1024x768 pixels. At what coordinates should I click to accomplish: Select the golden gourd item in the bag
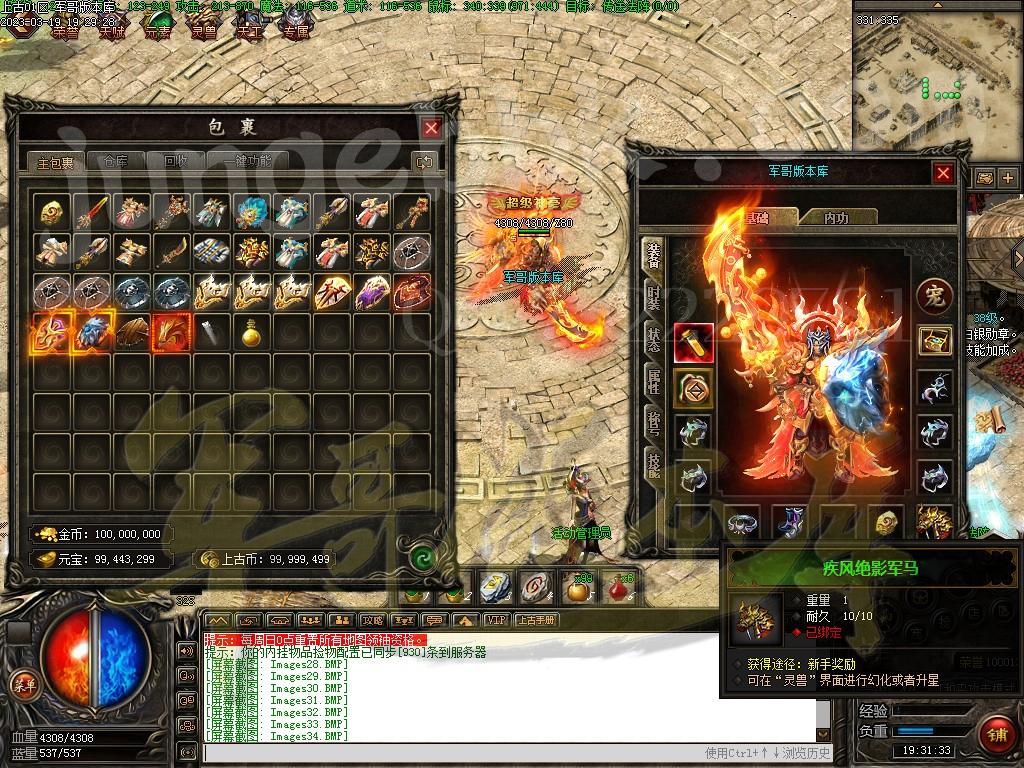click(x=250, y=332)
